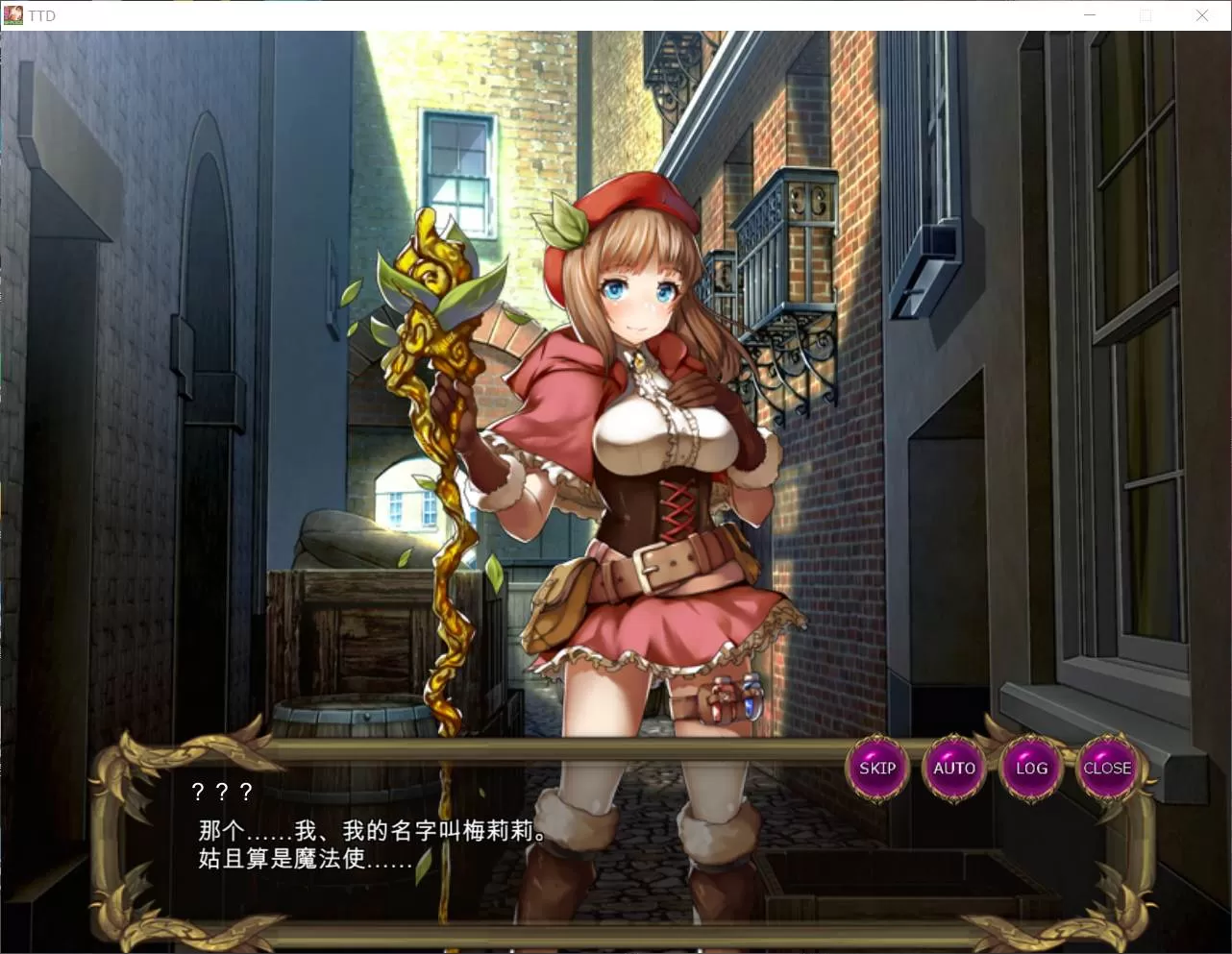Click the TTD title bar menu
This screenshot has width=1232, height=954.
point(42,14)
